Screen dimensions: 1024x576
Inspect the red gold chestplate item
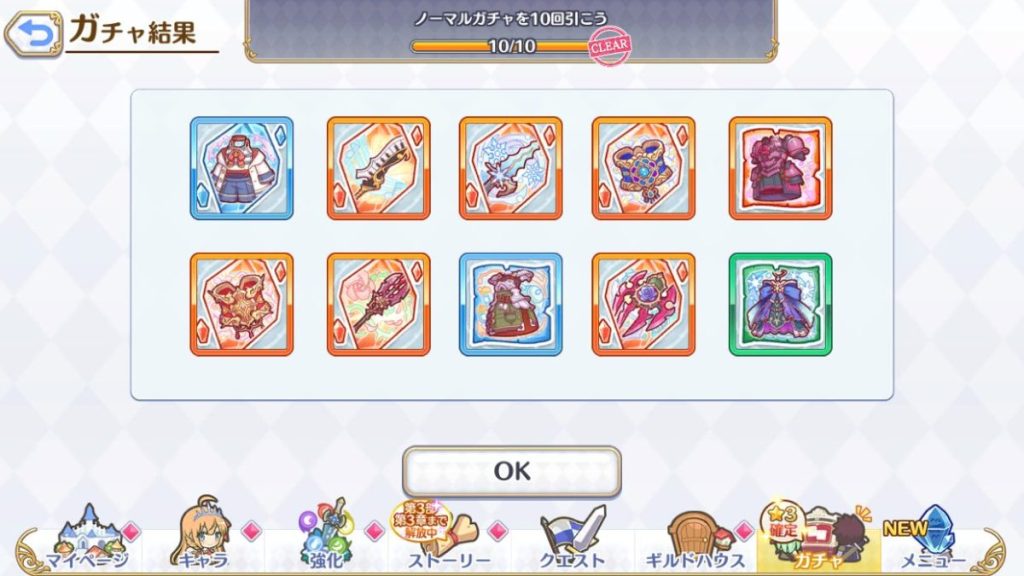(242, 304)
